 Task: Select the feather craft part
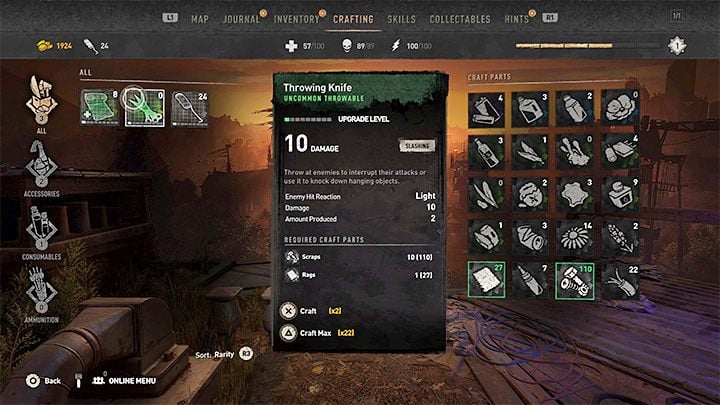[530, 151]
